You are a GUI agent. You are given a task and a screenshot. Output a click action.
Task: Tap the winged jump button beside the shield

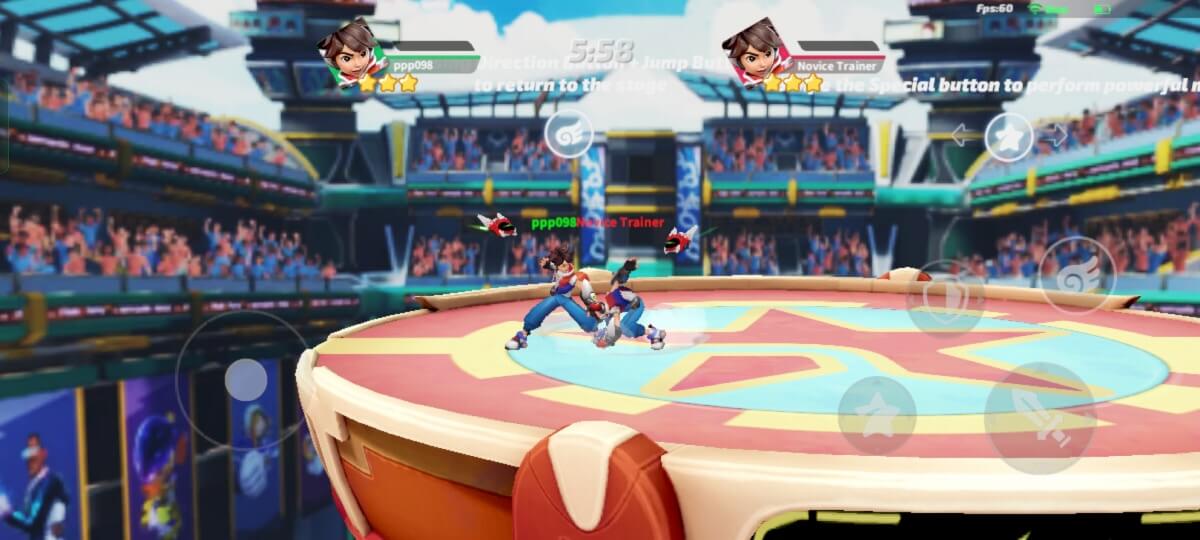coord(1076,274)
